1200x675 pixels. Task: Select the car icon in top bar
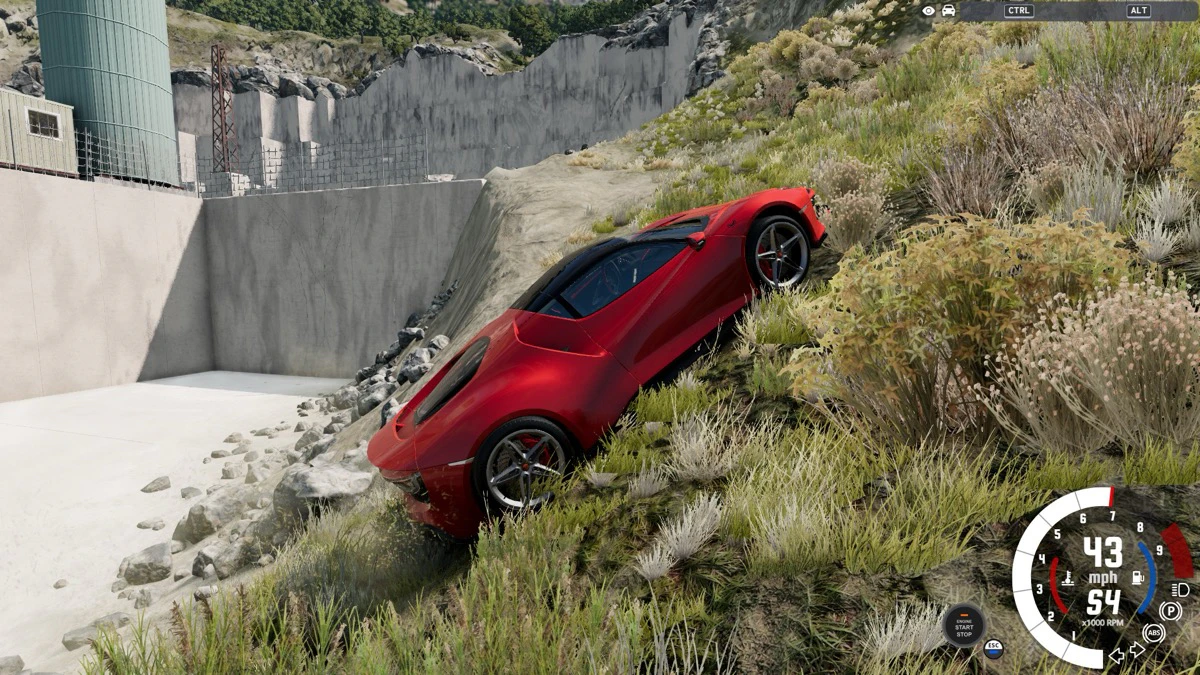tap(948, 10)
